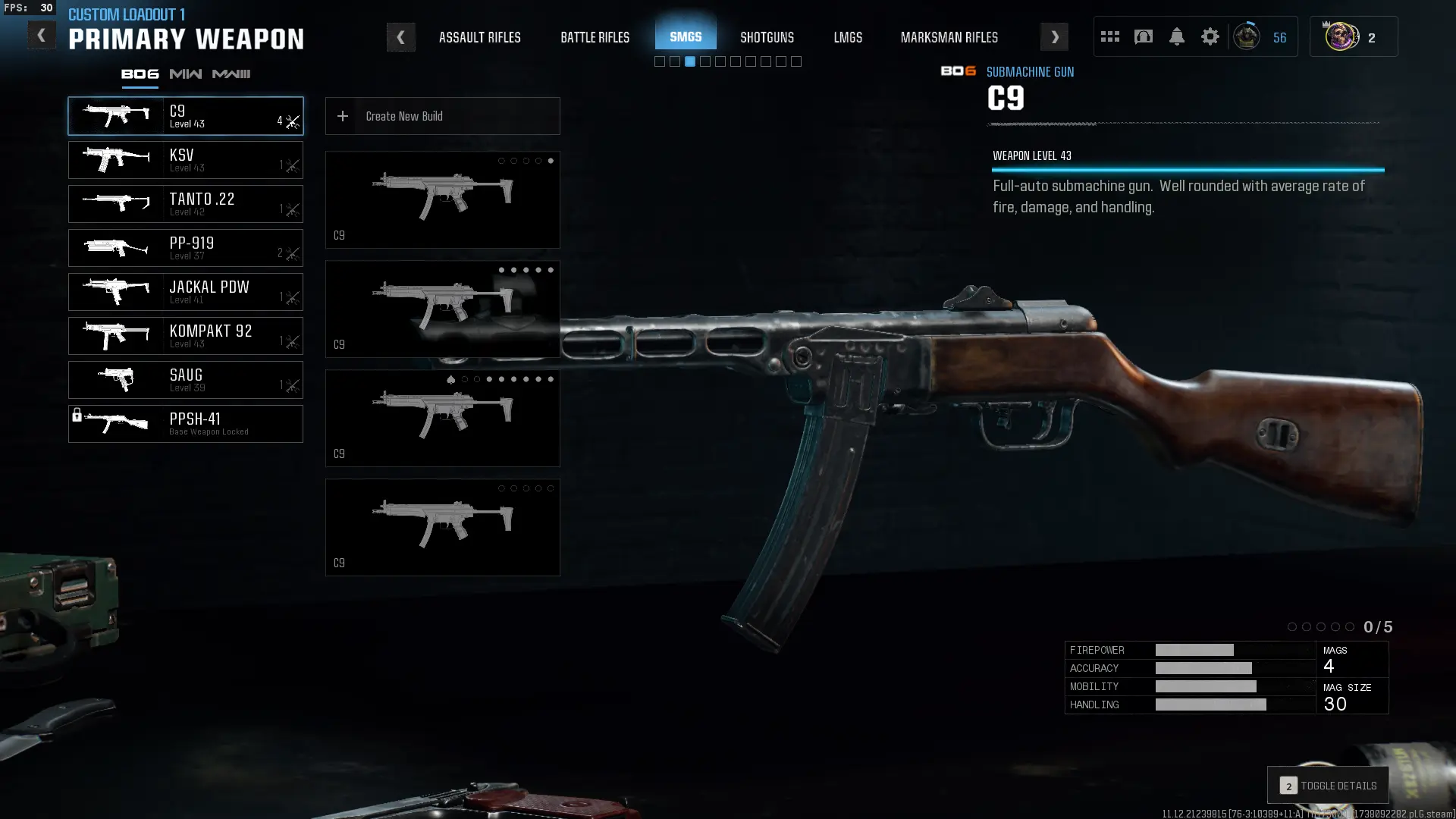The image size is (1456, 819).
Task: Pick the PP-919 weapon row
Action: pos(186,248)
